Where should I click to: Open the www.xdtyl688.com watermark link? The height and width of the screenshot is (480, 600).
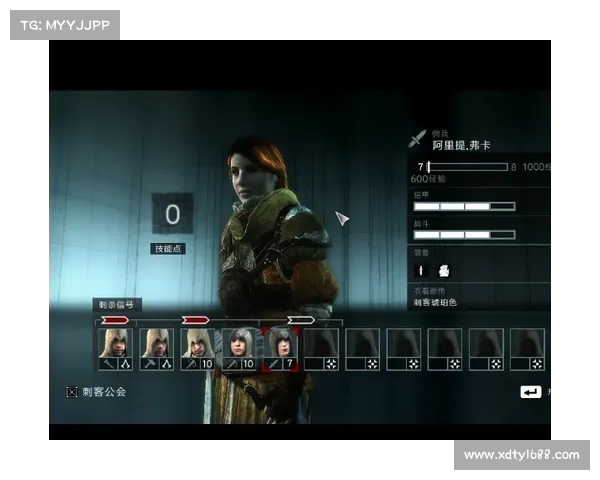[520, 455]
